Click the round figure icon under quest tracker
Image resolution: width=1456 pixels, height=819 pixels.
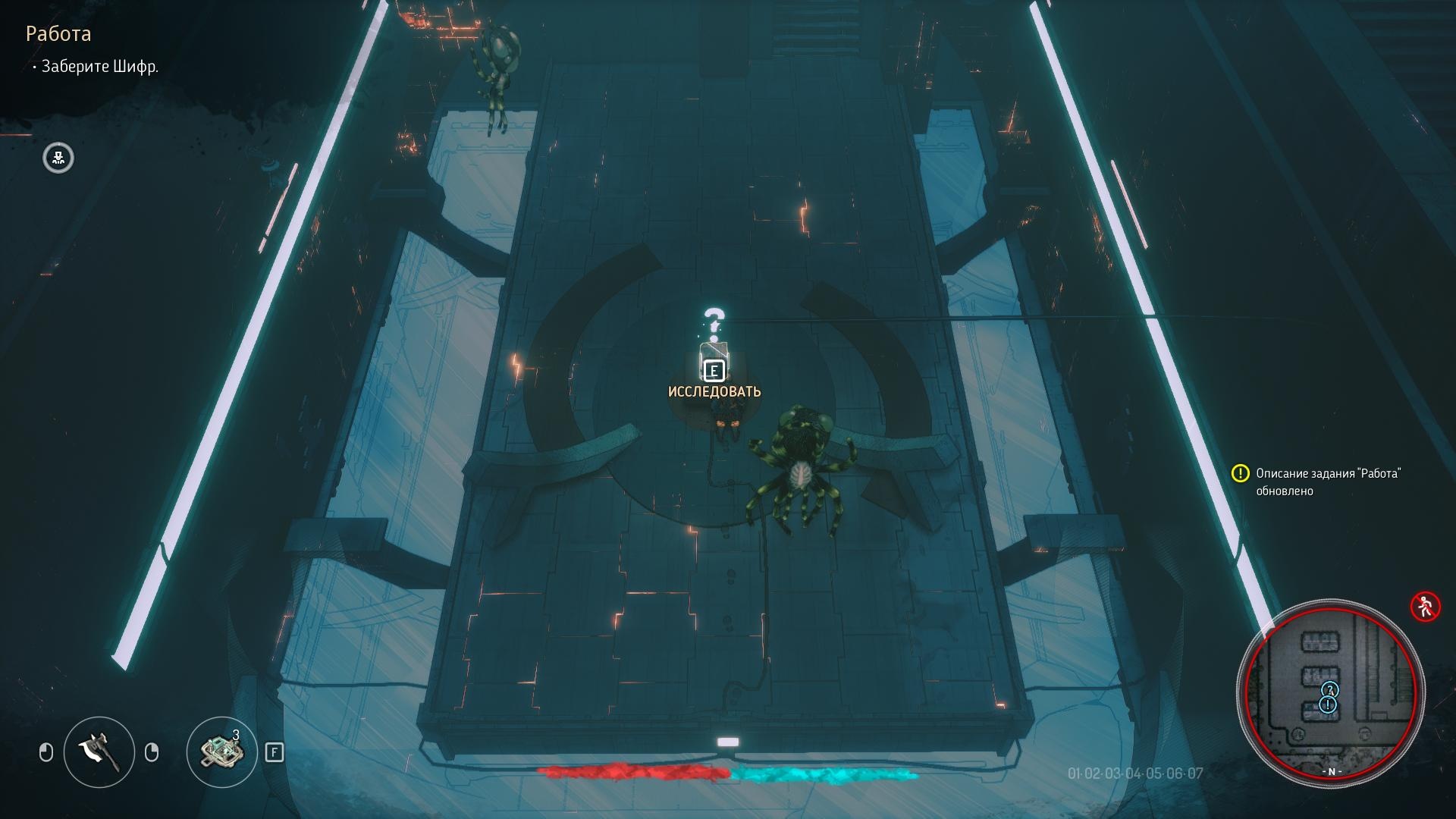[58, 158]
